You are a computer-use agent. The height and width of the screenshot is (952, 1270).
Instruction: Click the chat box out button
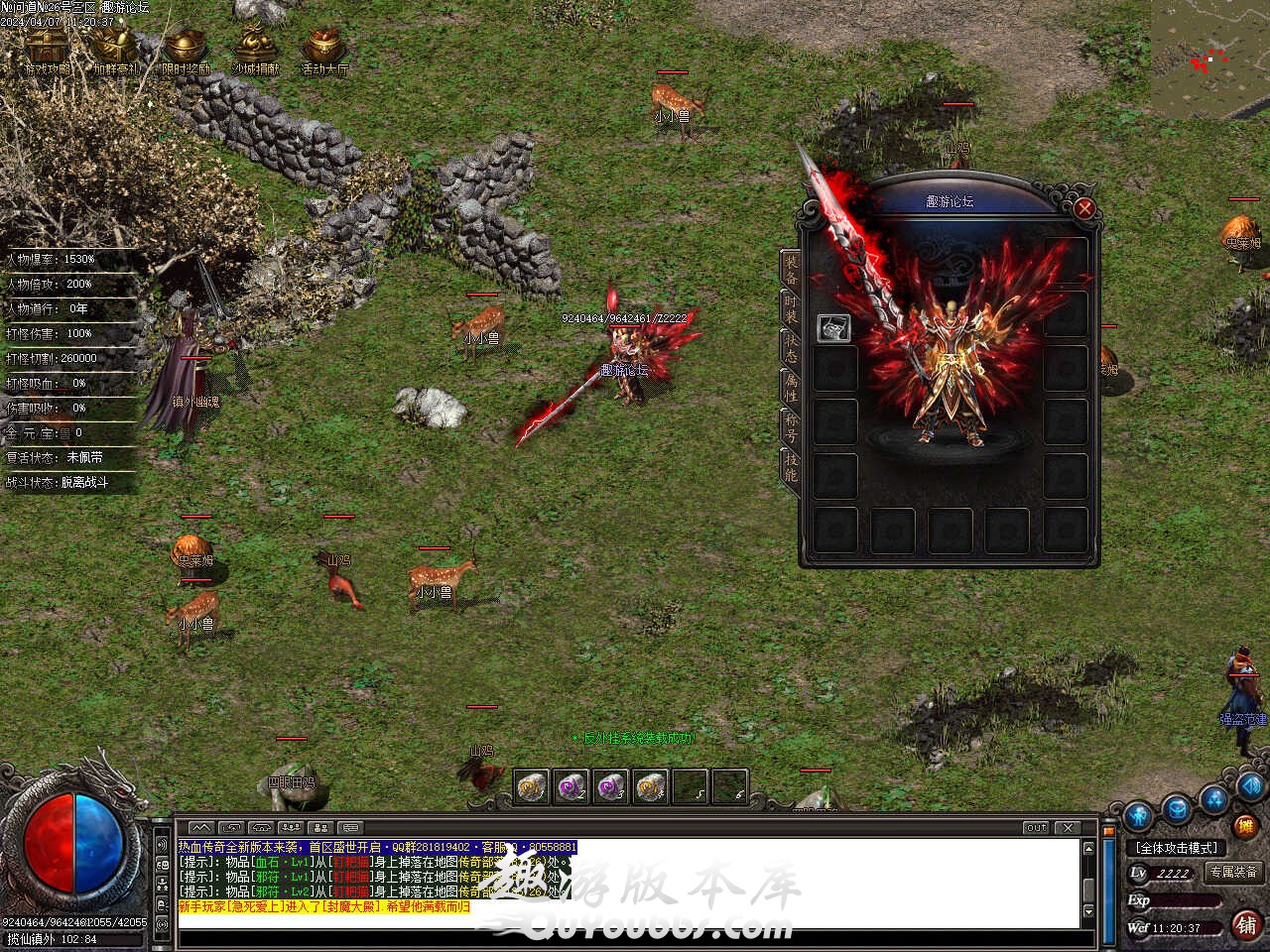click(x=1036, y=827)
